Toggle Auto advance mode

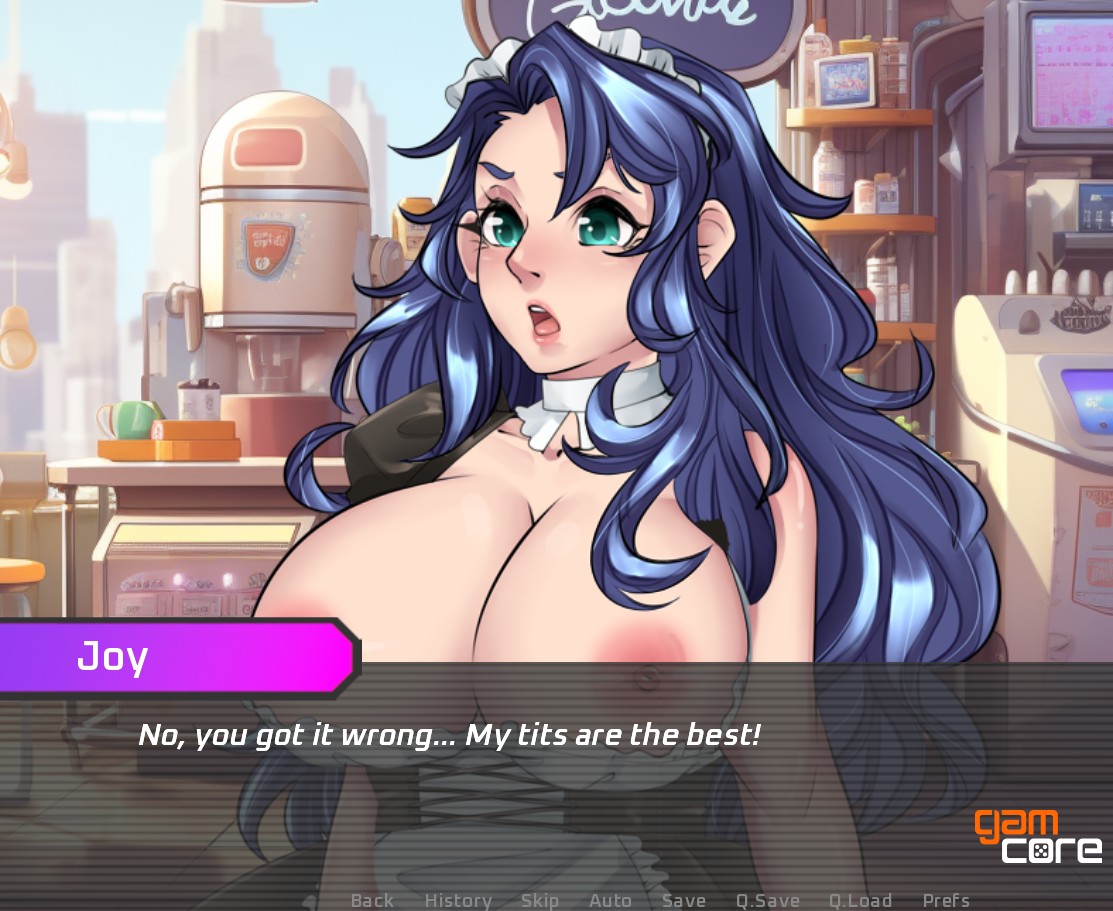[x=610, y=901]
